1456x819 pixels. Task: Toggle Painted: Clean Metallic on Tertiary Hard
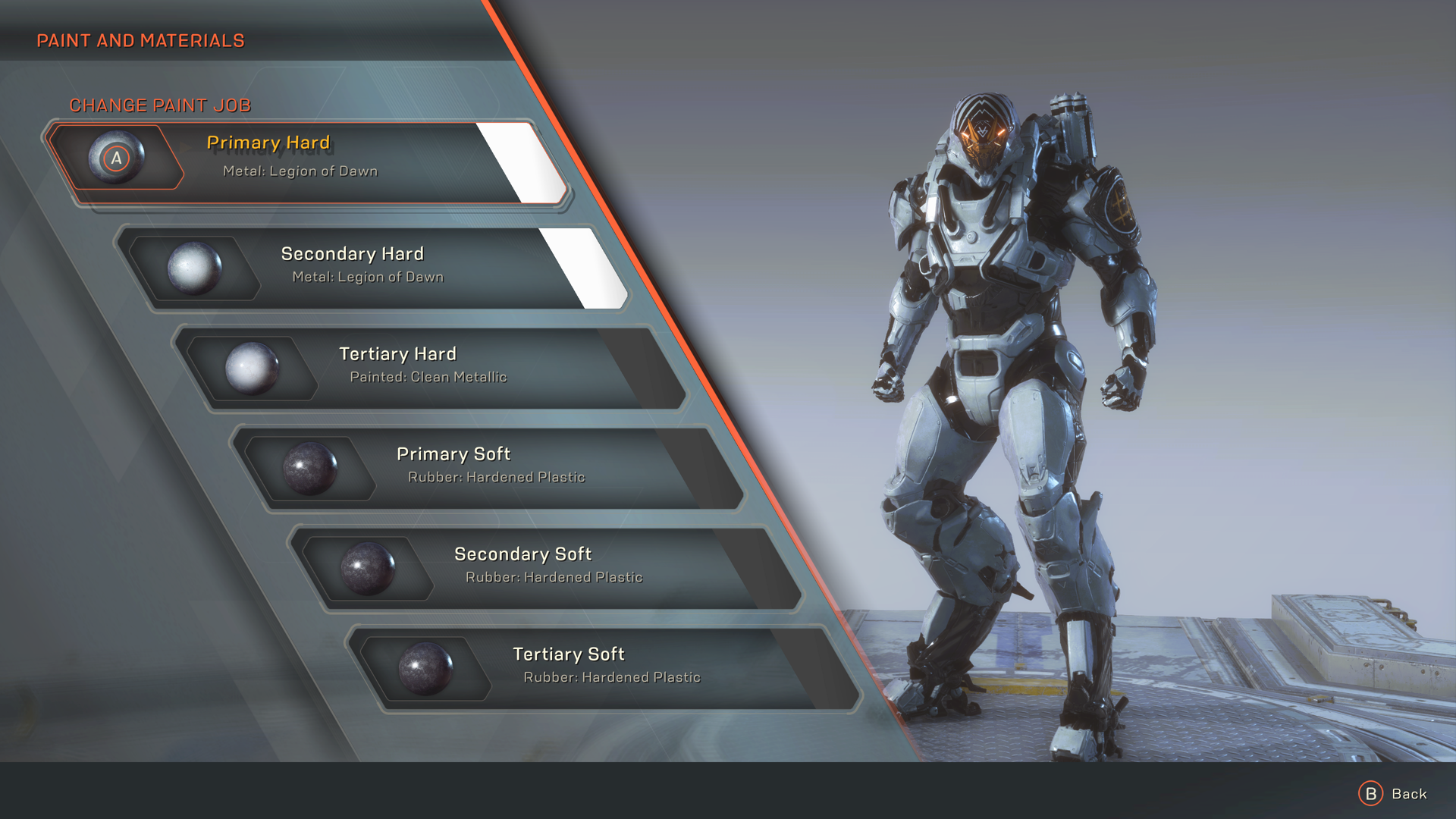coord(431,376)
